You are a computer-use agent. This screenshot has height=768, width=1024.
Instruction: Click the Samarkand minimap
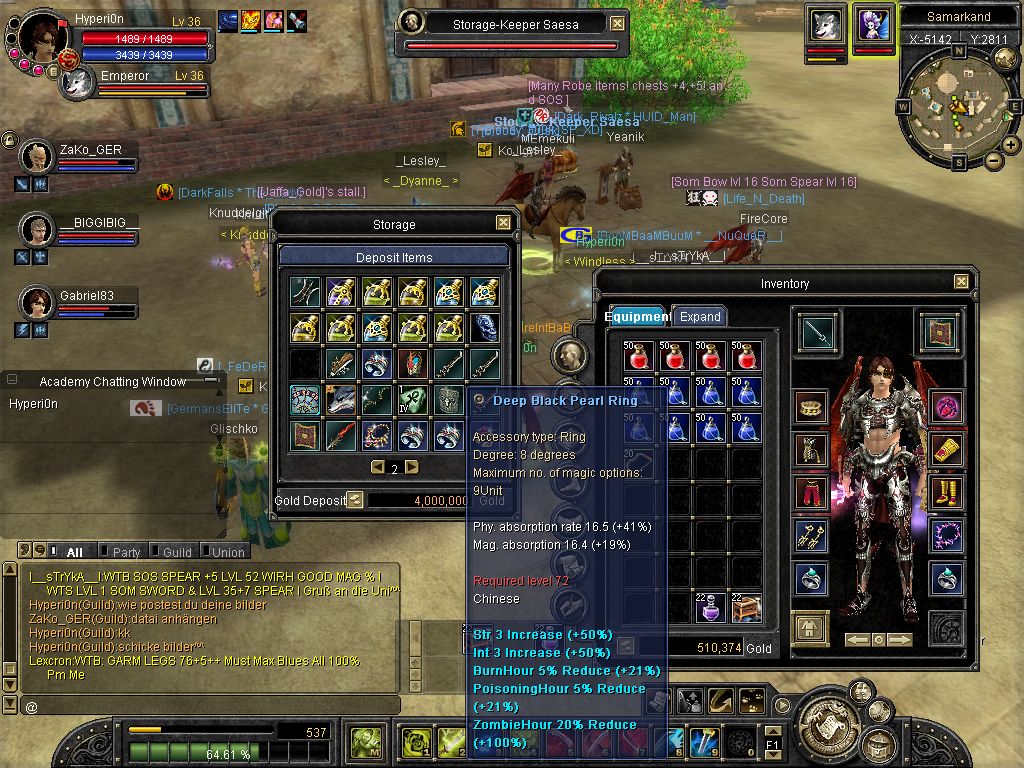click(x=959, y=105)
